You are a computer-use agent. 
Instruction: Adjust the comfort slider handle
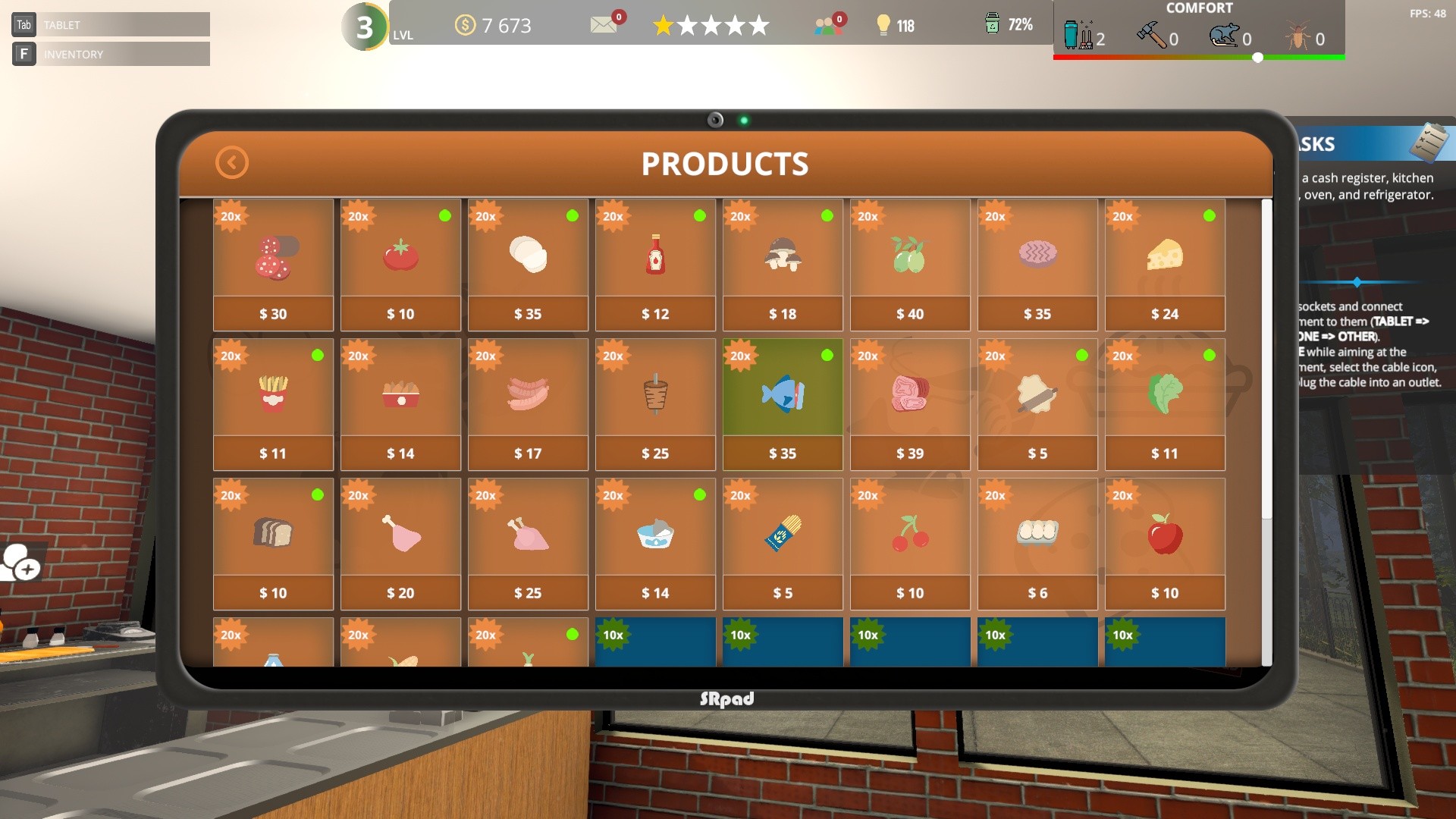point(1257,55)
